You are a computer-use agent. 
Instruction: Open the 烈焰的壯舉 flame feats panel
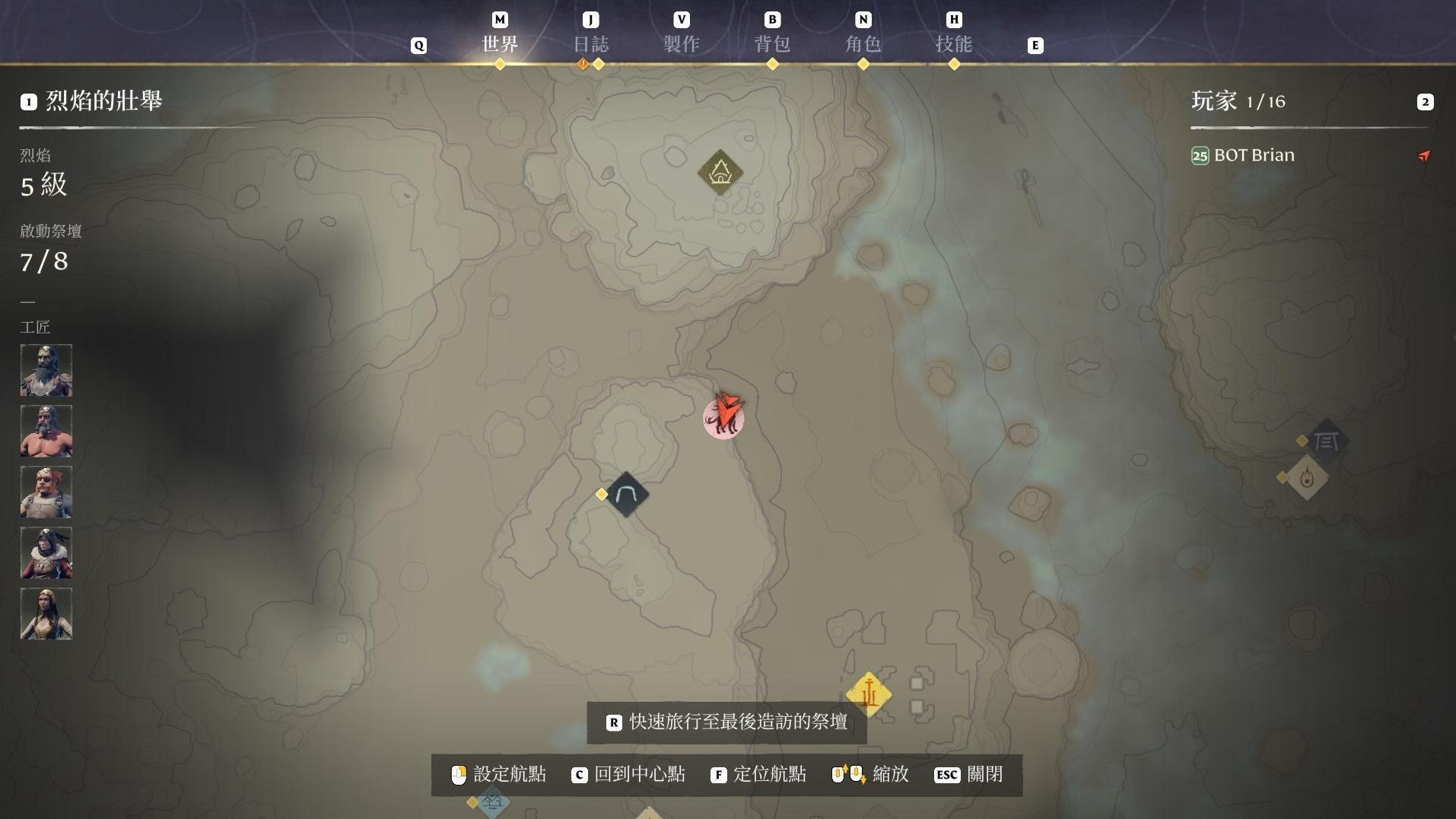103,100
